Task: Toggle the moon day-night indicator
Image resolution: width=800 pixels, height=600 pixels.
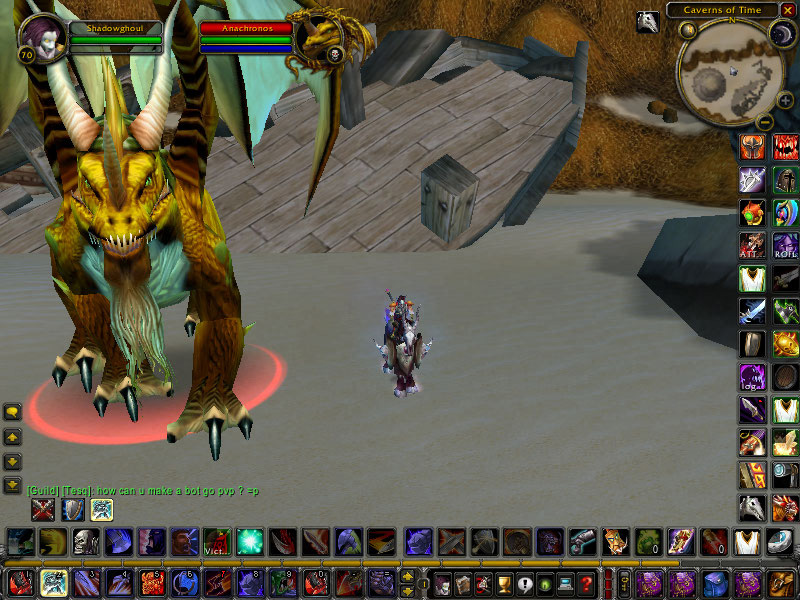Action: (782, 34)
